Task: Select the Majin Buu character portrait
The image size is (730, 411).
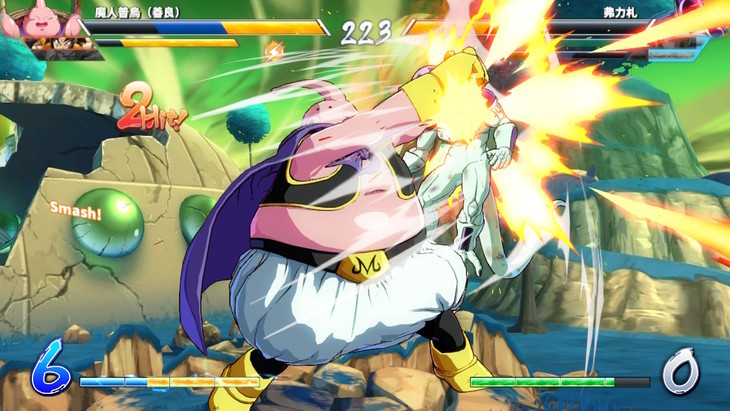Action: 38,20
